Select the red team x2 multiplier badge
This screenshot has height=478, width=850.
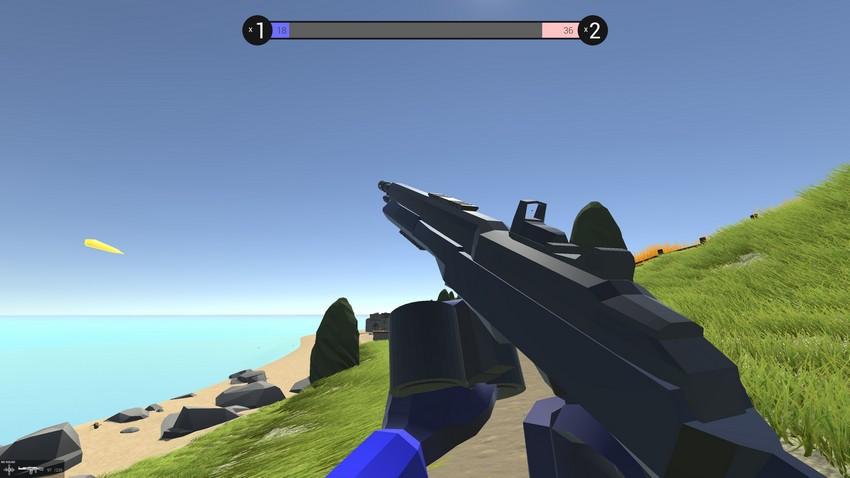593,31
